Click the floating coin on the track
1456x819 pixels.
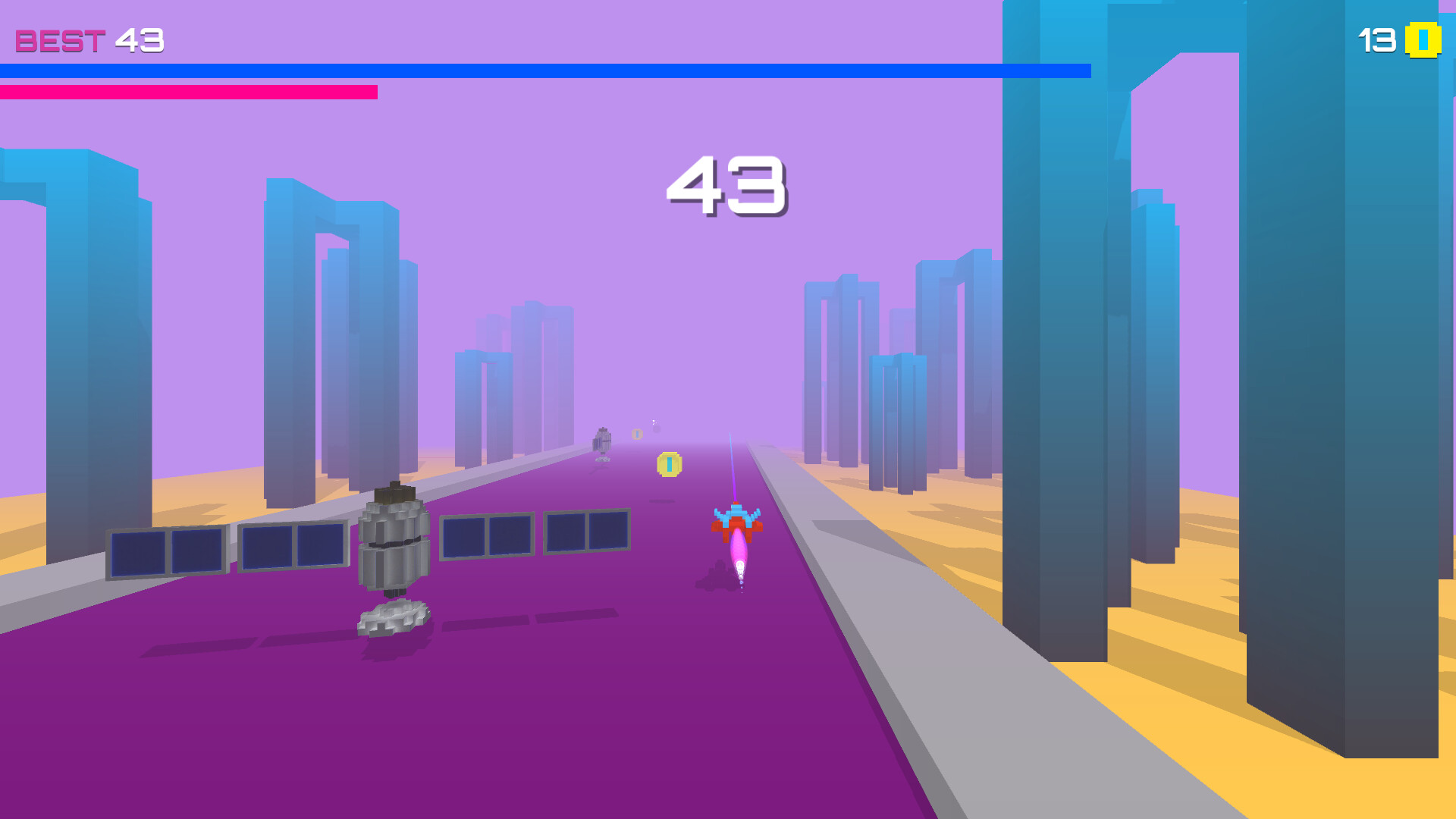click(x=669, y=464)
